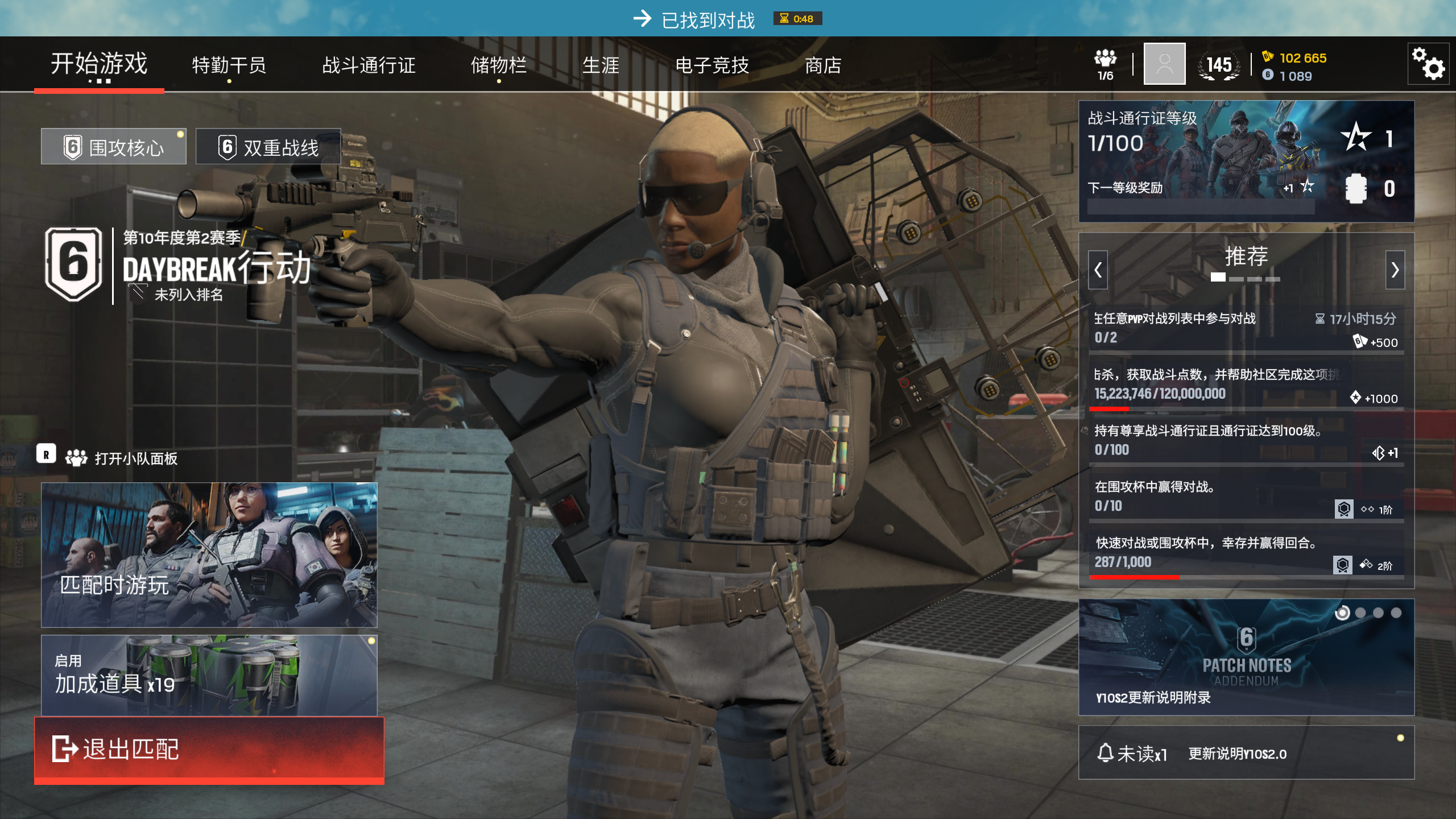The height and width of the screenshot is (819, 1456).
Task: Open the 战斗通行证 tab
Action: tap(369, 65)
